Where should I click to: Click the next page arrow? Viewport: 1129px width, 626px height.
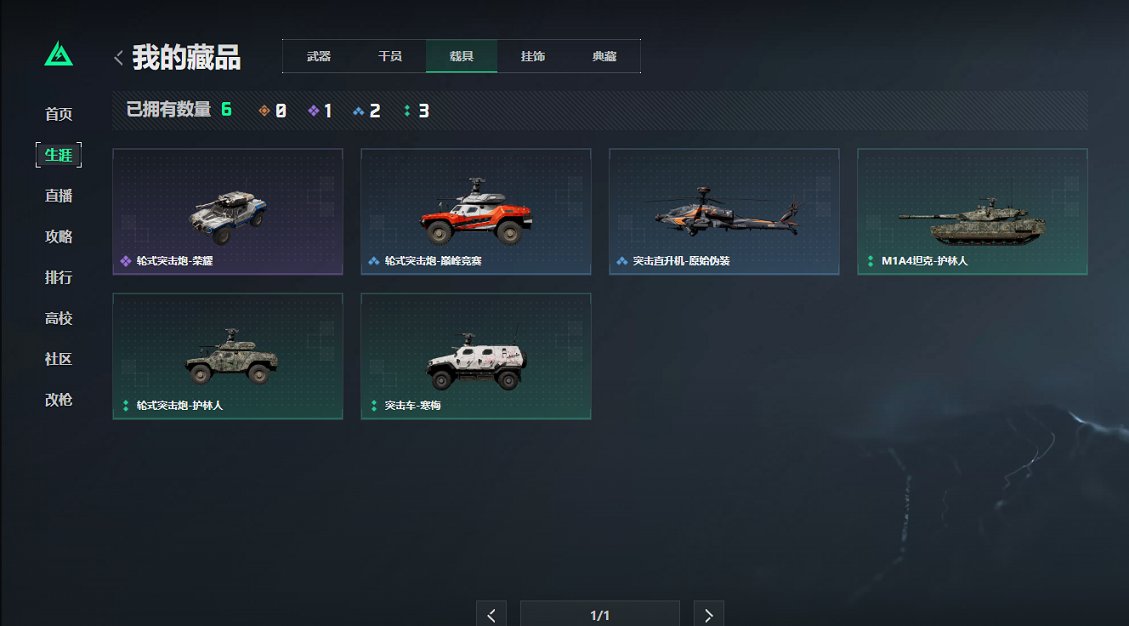(708, 615)
